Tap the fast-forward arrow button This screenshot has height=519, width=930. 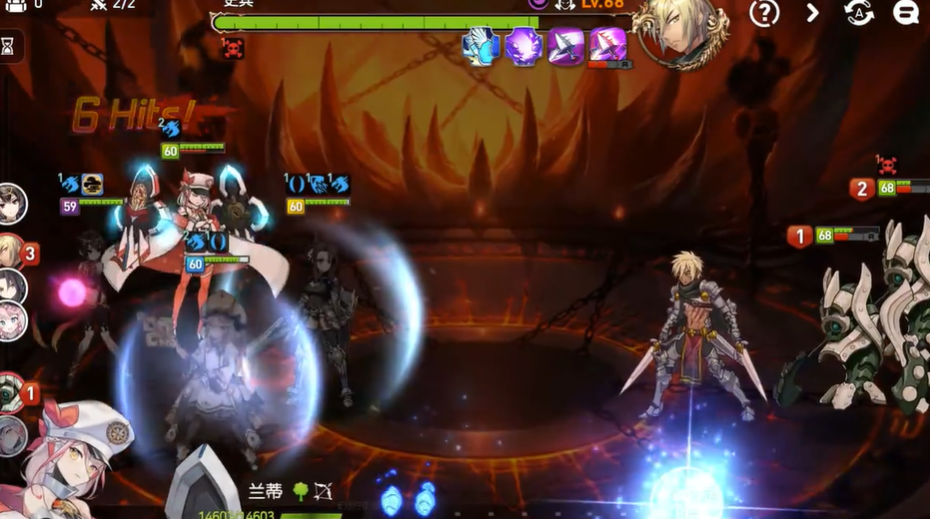point(812,13)
